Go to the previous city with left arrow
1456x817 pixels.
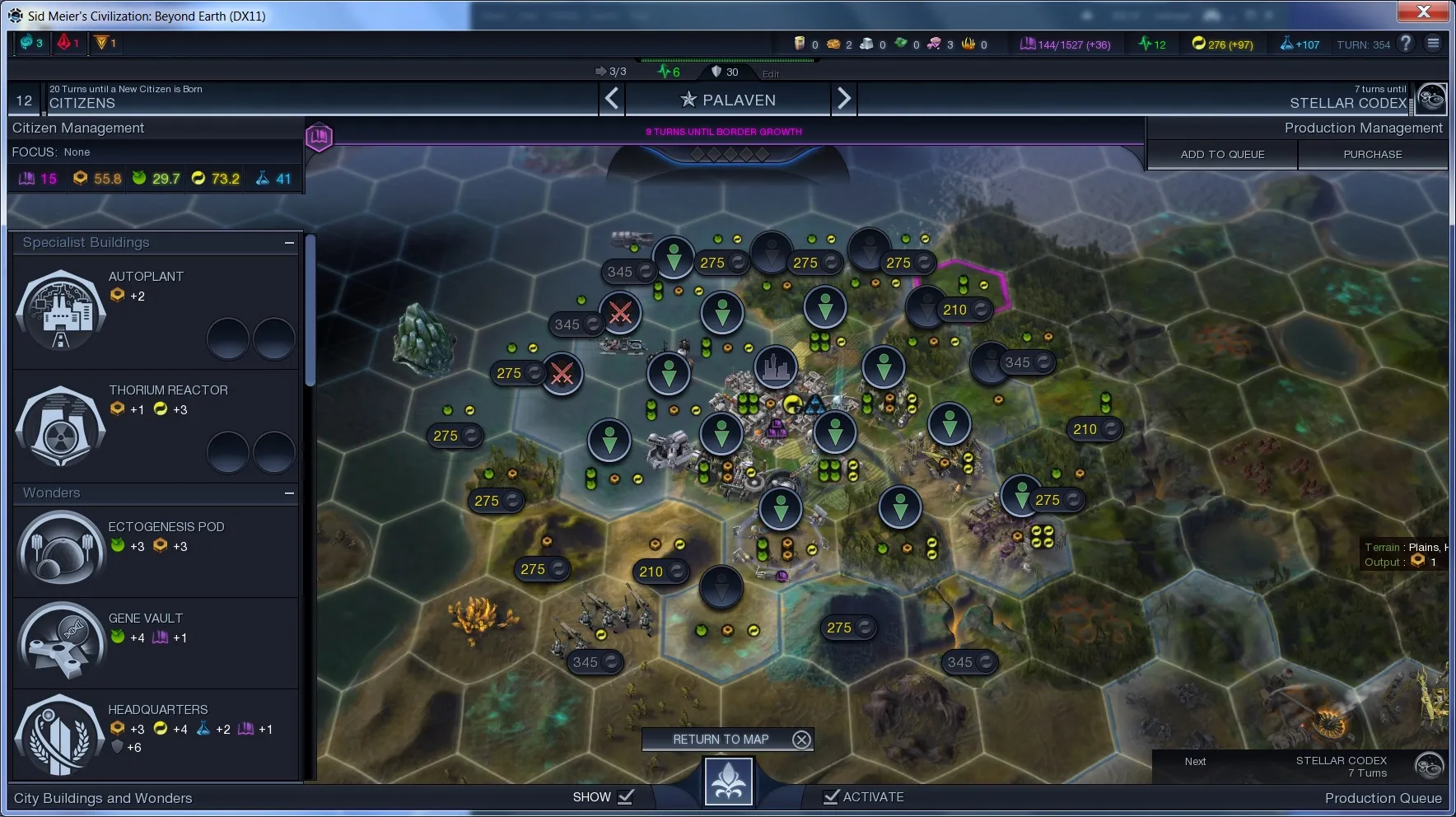click(x=612, y=100)
